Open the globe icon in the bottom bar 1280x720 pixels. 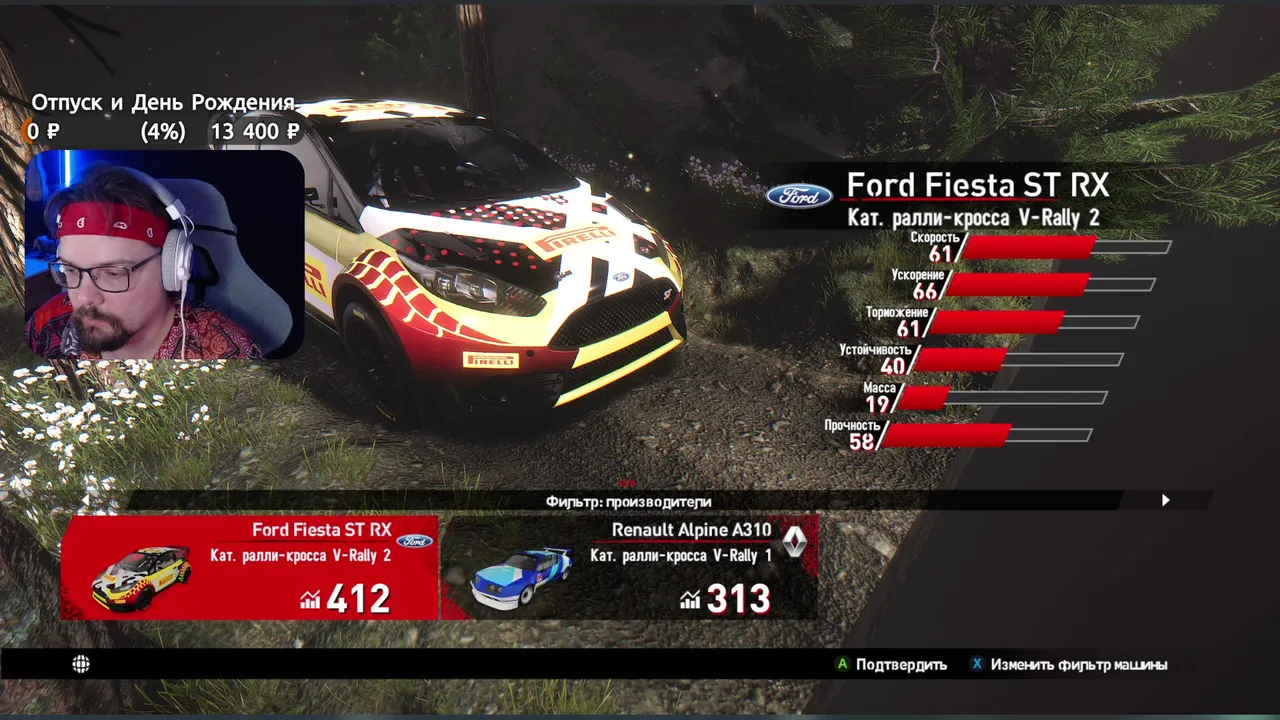coord(81,664)
